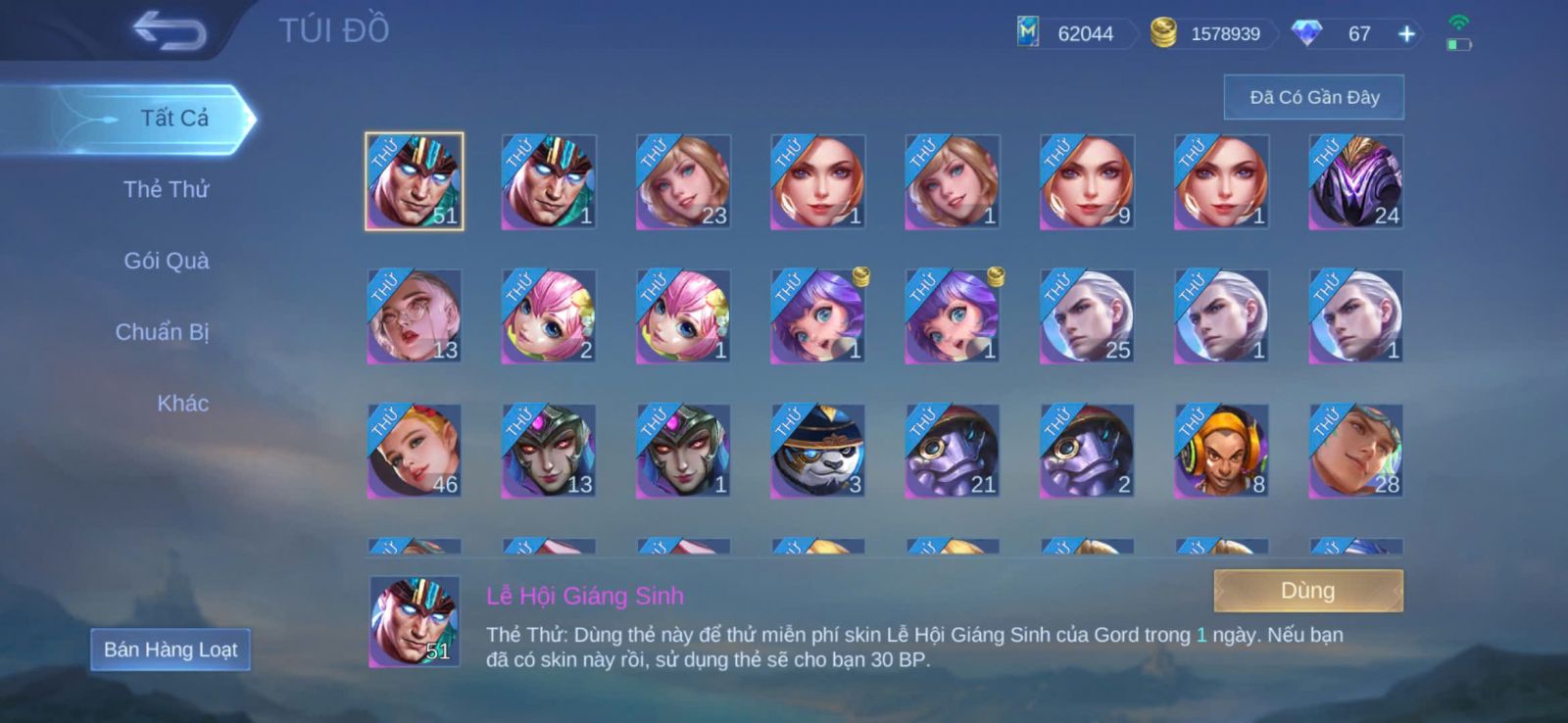1568x723 pixels.
Task: Choose the glasses girl card with 13
Action: click(x=414, y=316)
